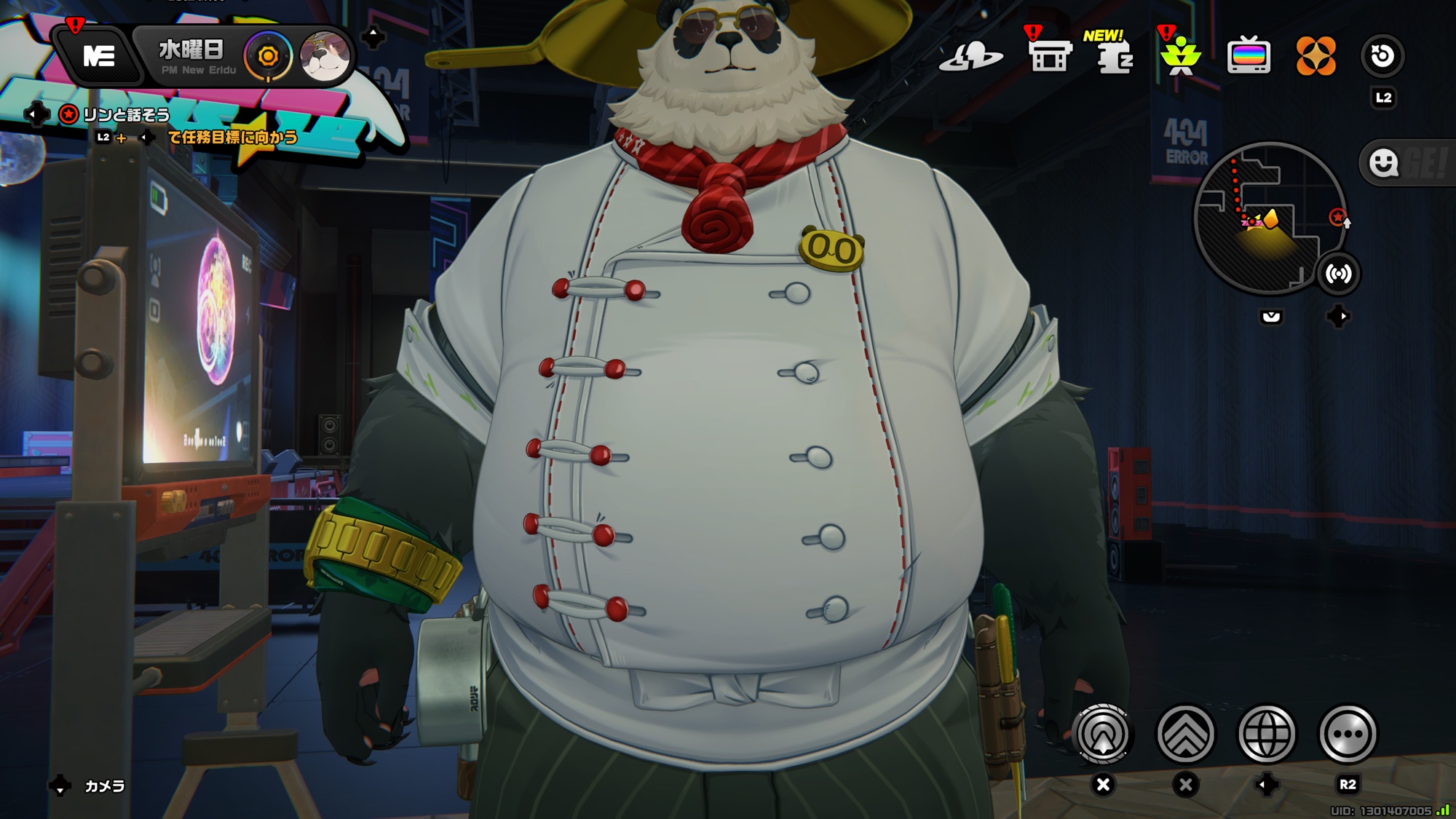Activate the double chevron up button
Viewport: 1456px width, 819px height.
coord(1185,734)
